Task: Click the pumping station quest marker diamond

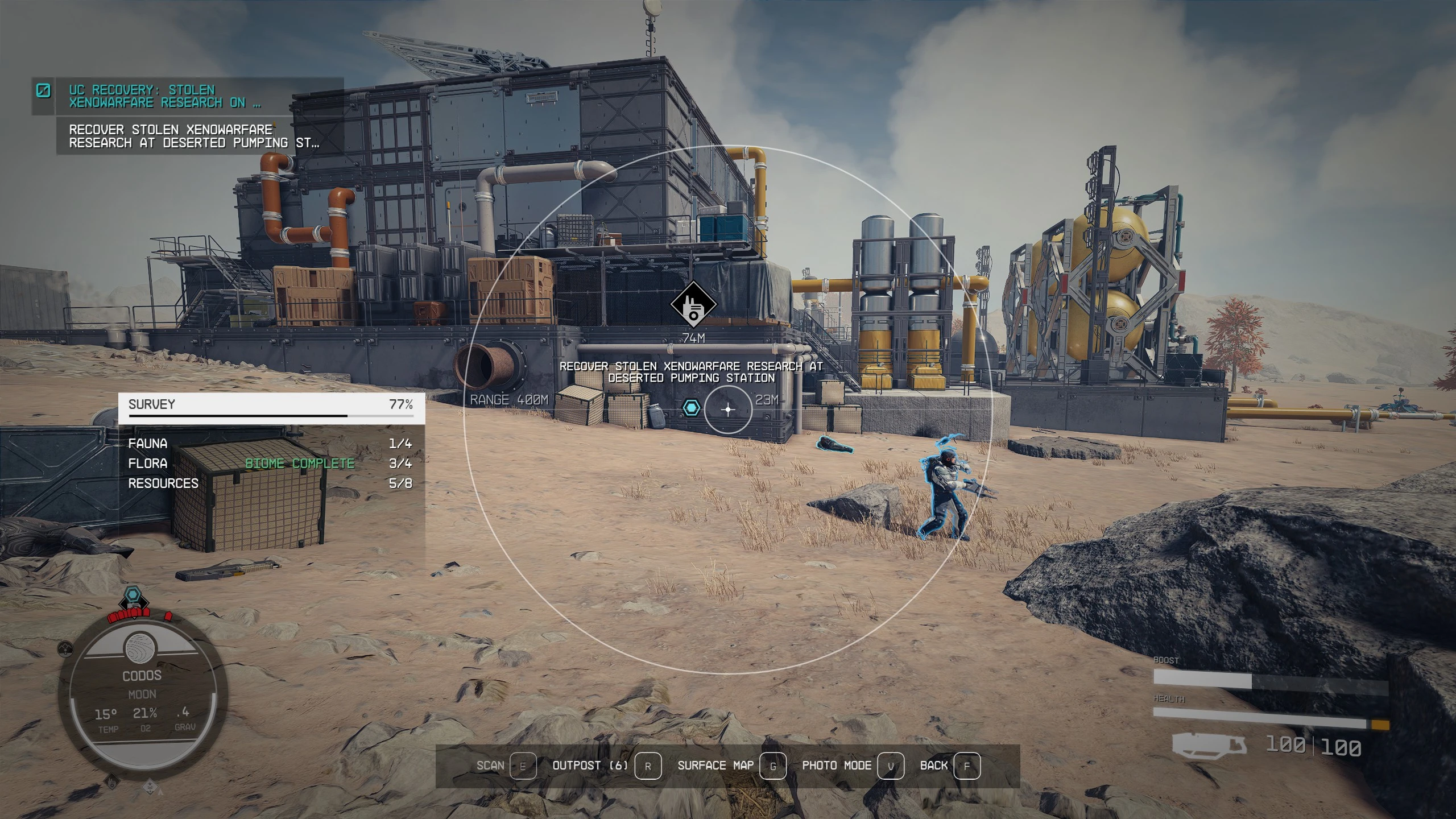Action: 693,305
